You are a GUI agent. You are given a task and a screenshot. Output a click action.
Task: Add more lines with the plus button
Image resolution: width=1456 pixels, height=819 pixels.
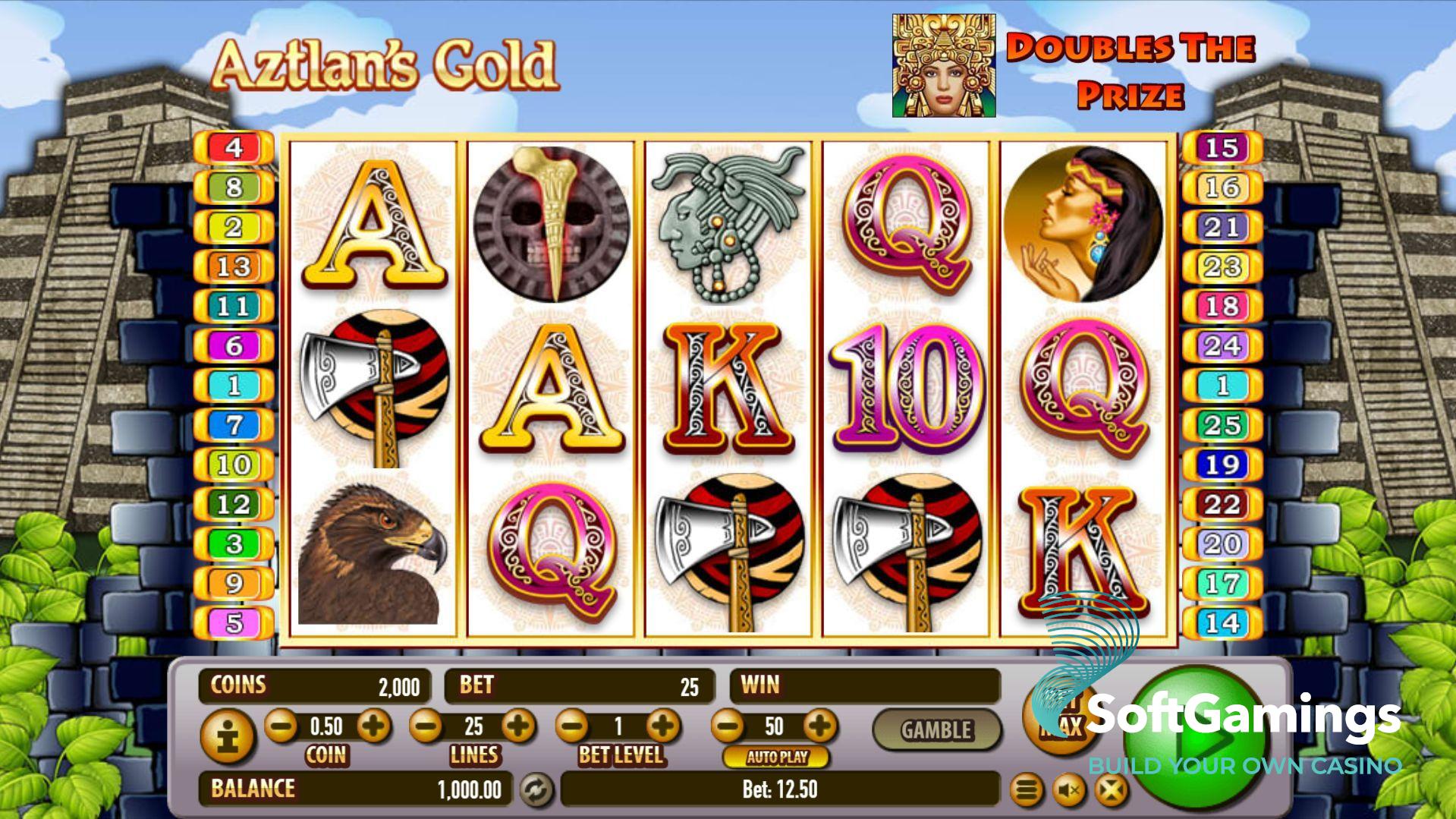[519, 726]
